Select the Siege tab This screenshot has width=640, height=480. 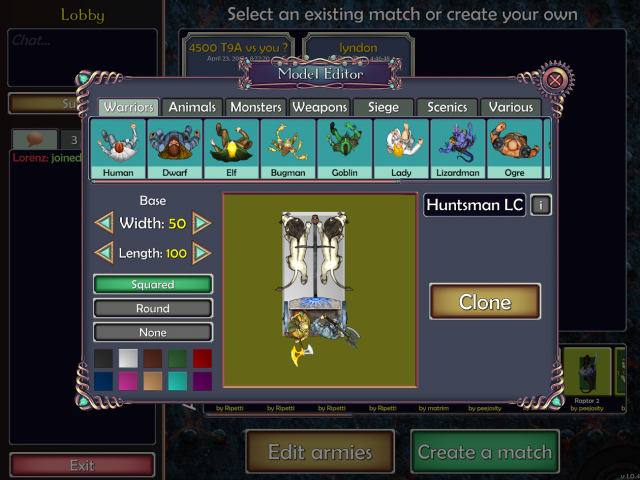coord(383,107)
